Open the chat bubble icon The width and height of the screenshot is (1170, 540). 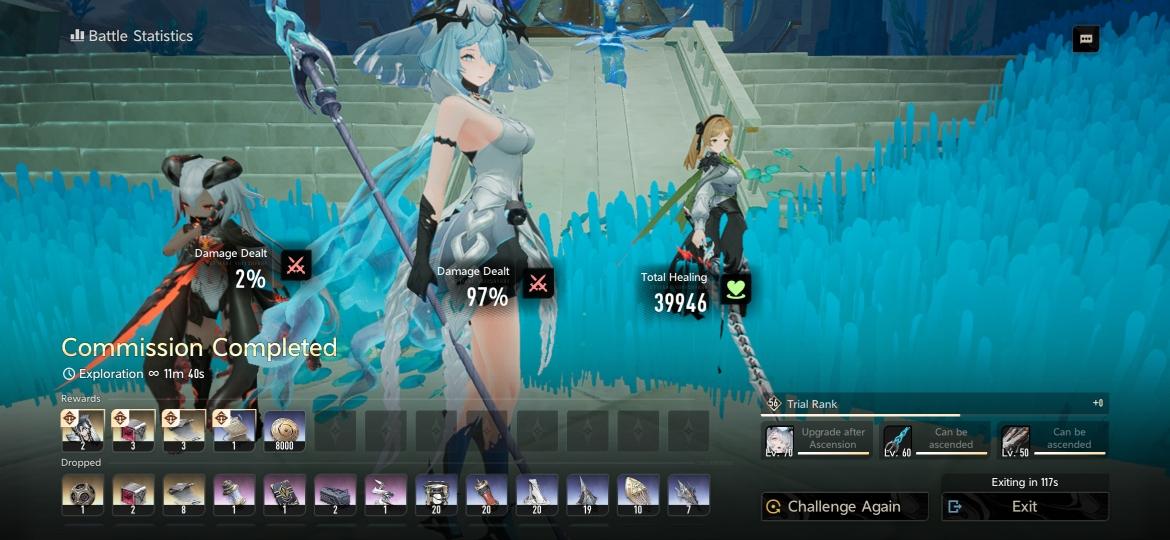click(x=1086, y=39)
